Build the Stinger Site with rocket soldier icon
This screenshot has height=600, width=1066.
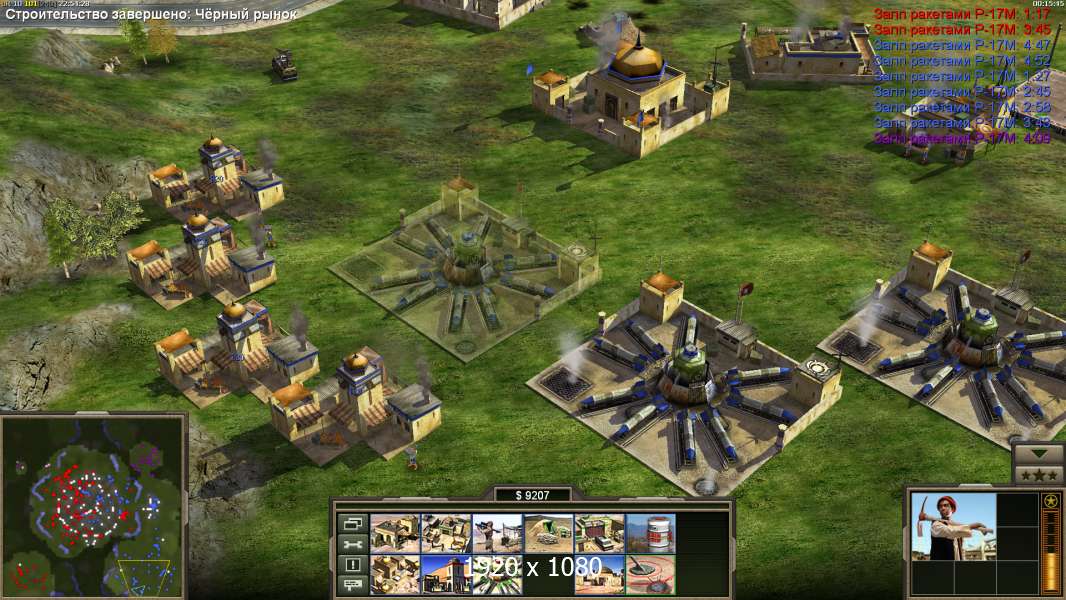tap(496, 533)
